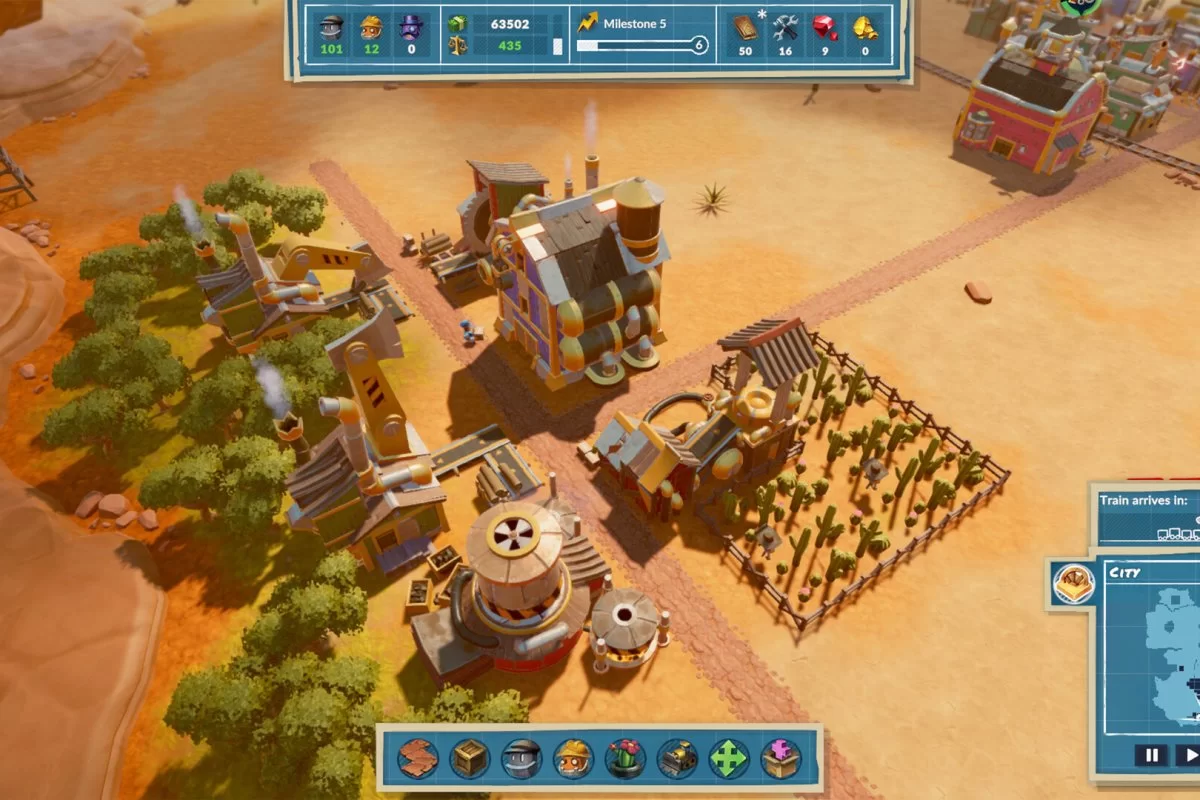The height and width of the screenshot is (800, 1200).
Task: Click the grey-capped worker population icon
Action: click(x=331, y=26)
